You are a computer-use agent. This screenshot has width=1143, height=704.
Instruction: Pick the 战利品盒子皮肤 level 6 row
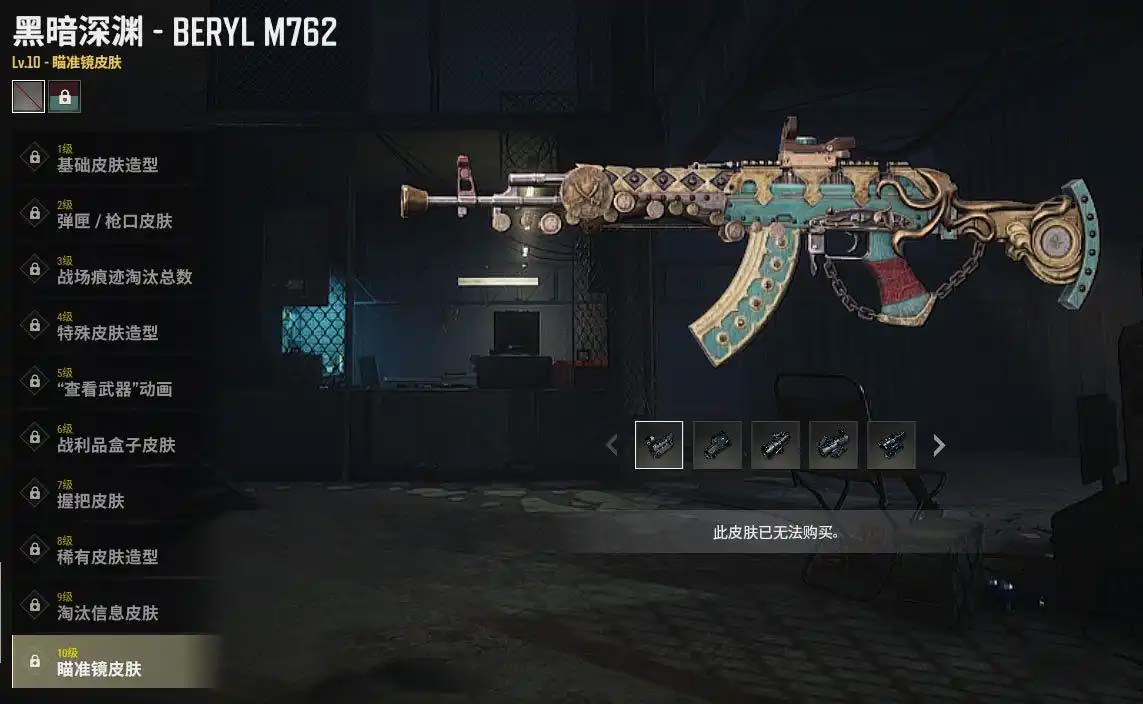(116, 438)
